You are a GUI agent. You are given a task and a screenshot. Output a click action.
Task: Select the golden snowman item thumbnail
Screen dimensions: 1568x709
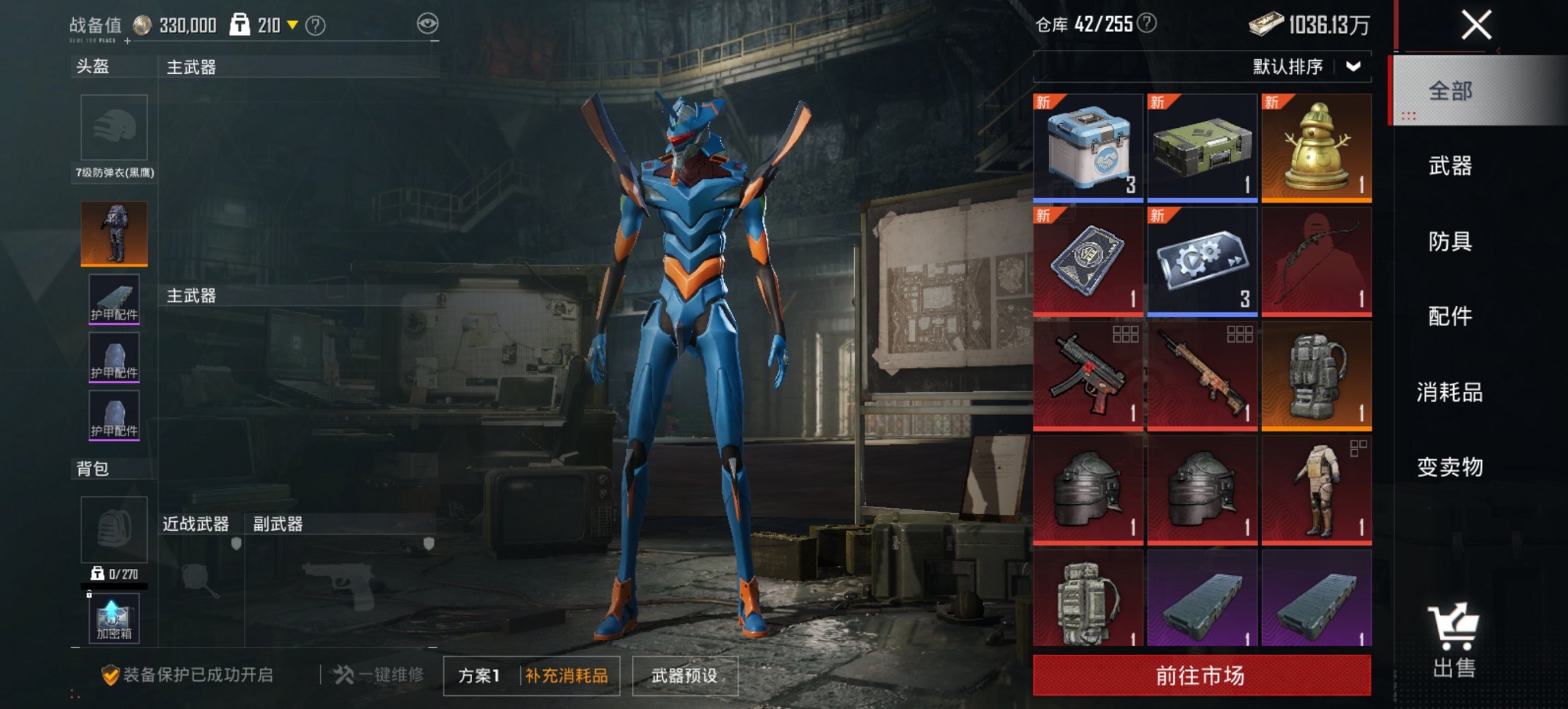(x=1319, y=146)
